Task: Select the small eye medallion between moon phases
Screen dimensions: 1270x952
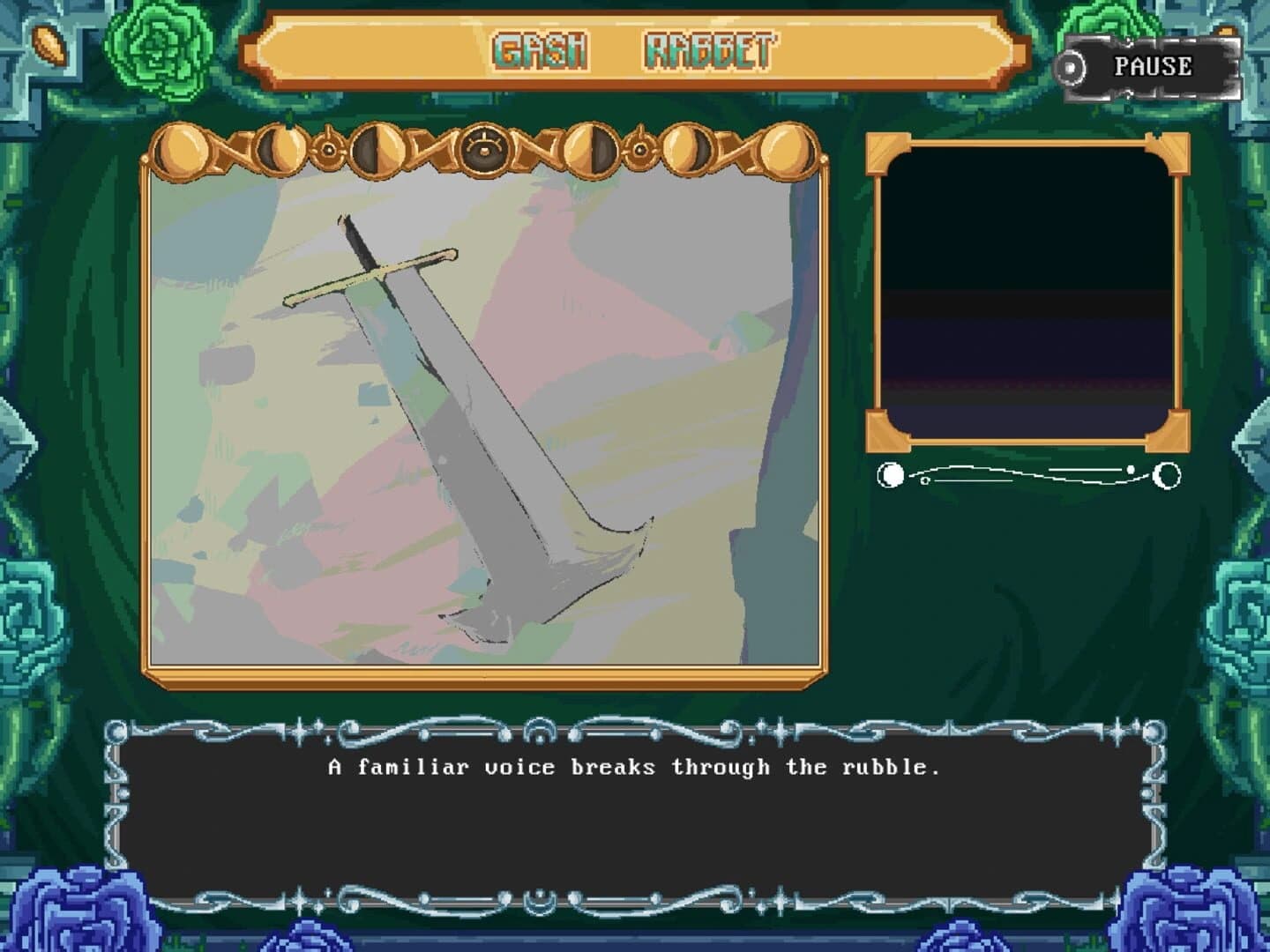Action: click(327, 150)
